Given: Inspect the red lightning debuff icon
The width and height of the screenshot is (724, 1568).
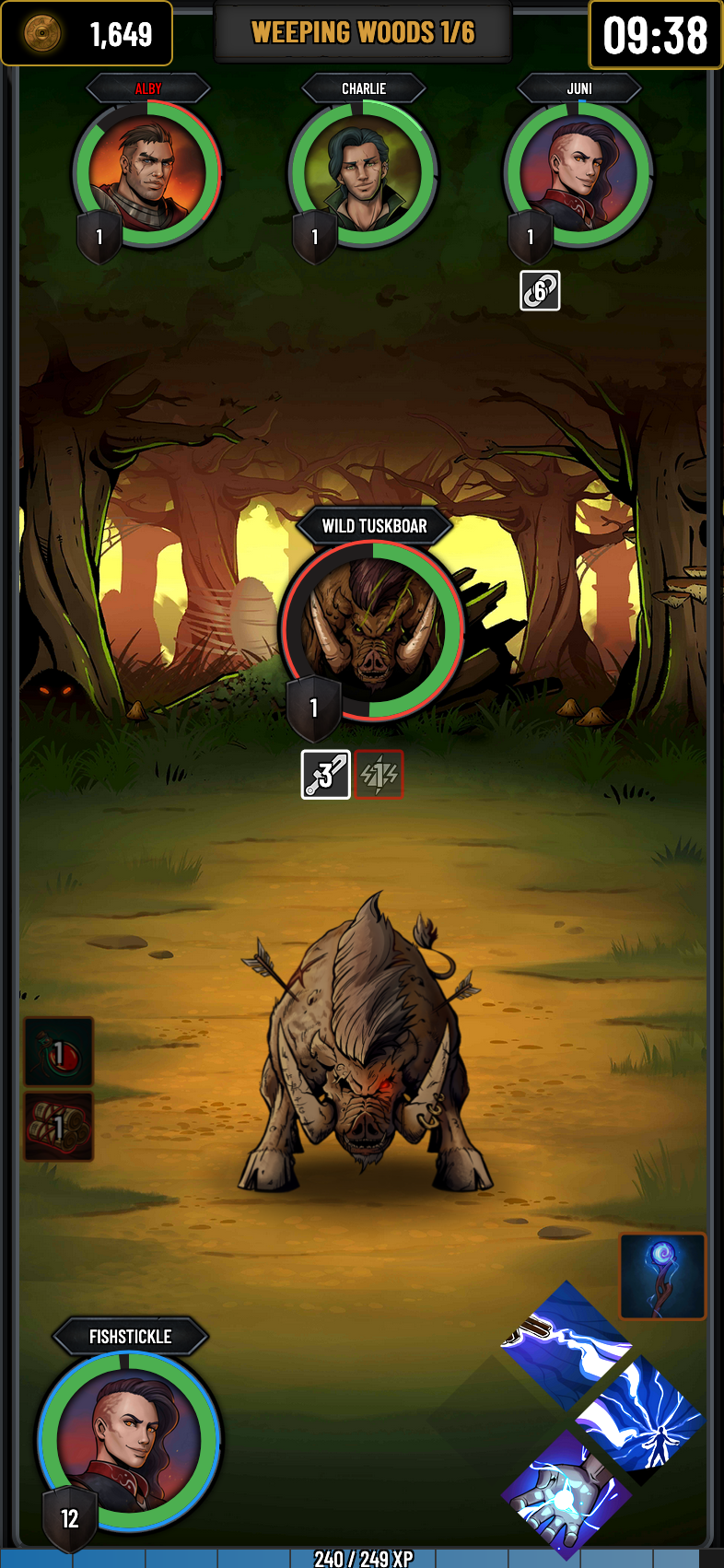Looking at the screenshot, I should (x=380, y=775).
